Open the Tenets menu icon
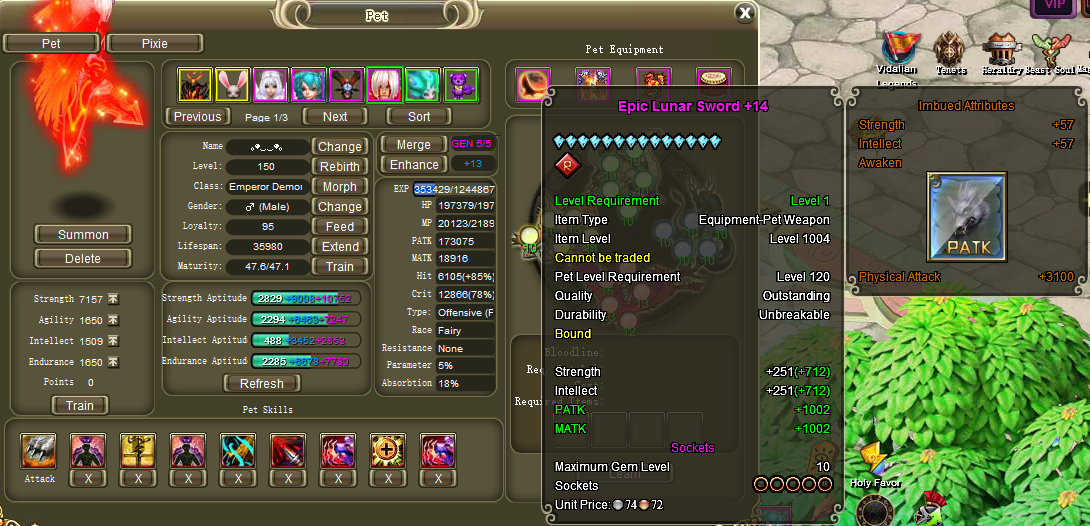1090x526 pixels. (950, 51)
